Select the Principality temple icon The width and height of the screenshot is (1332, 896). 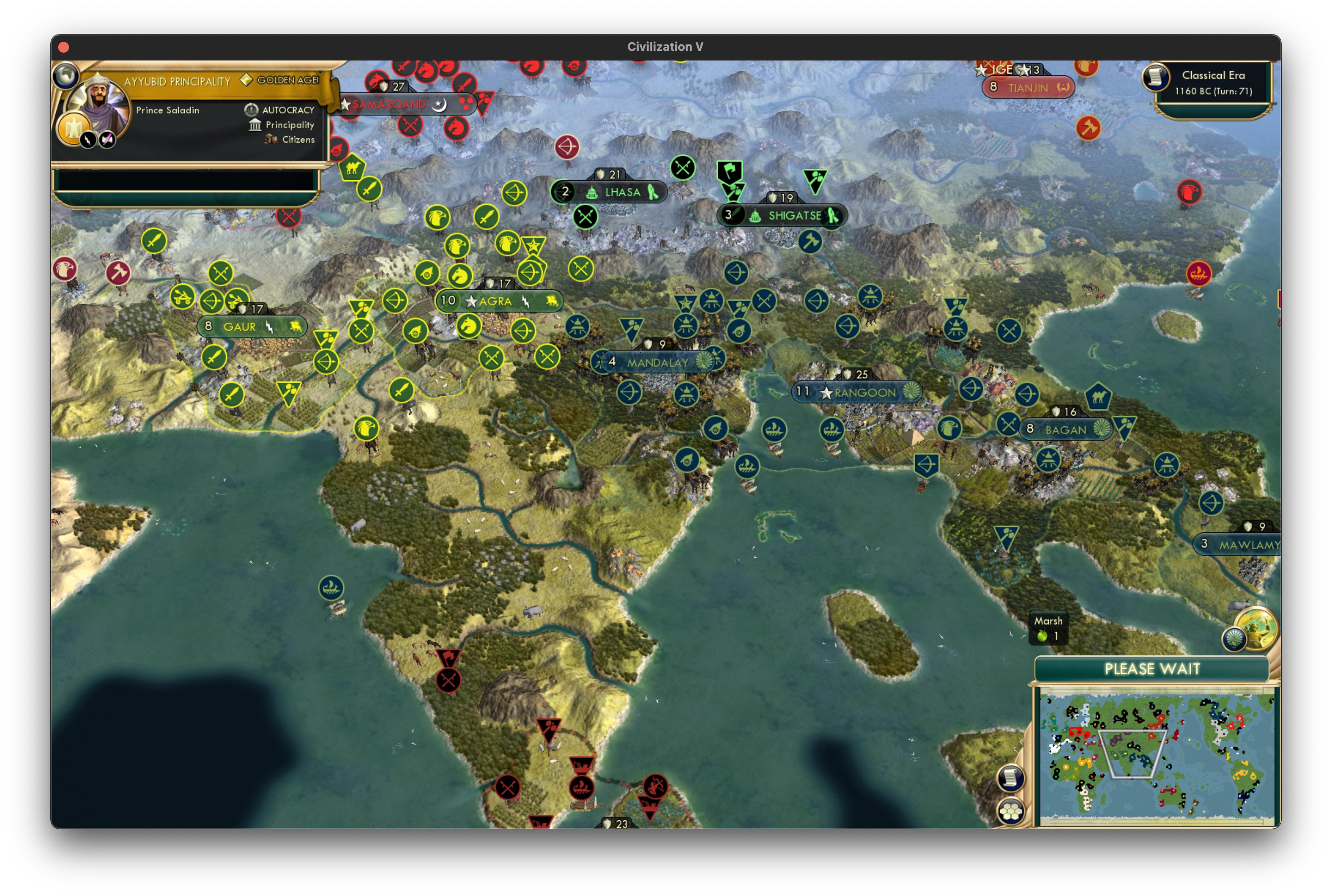click(x=255, y=124)
